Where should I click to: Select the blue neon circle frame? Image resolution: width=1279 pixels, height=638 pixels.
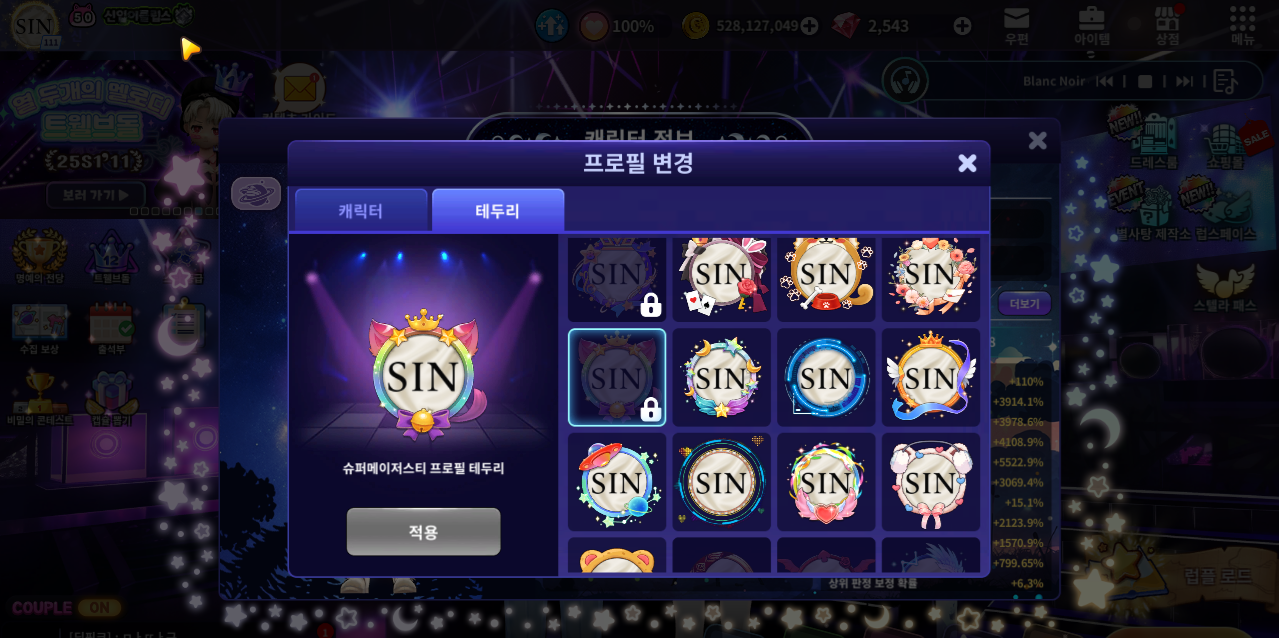click(826, 378)
